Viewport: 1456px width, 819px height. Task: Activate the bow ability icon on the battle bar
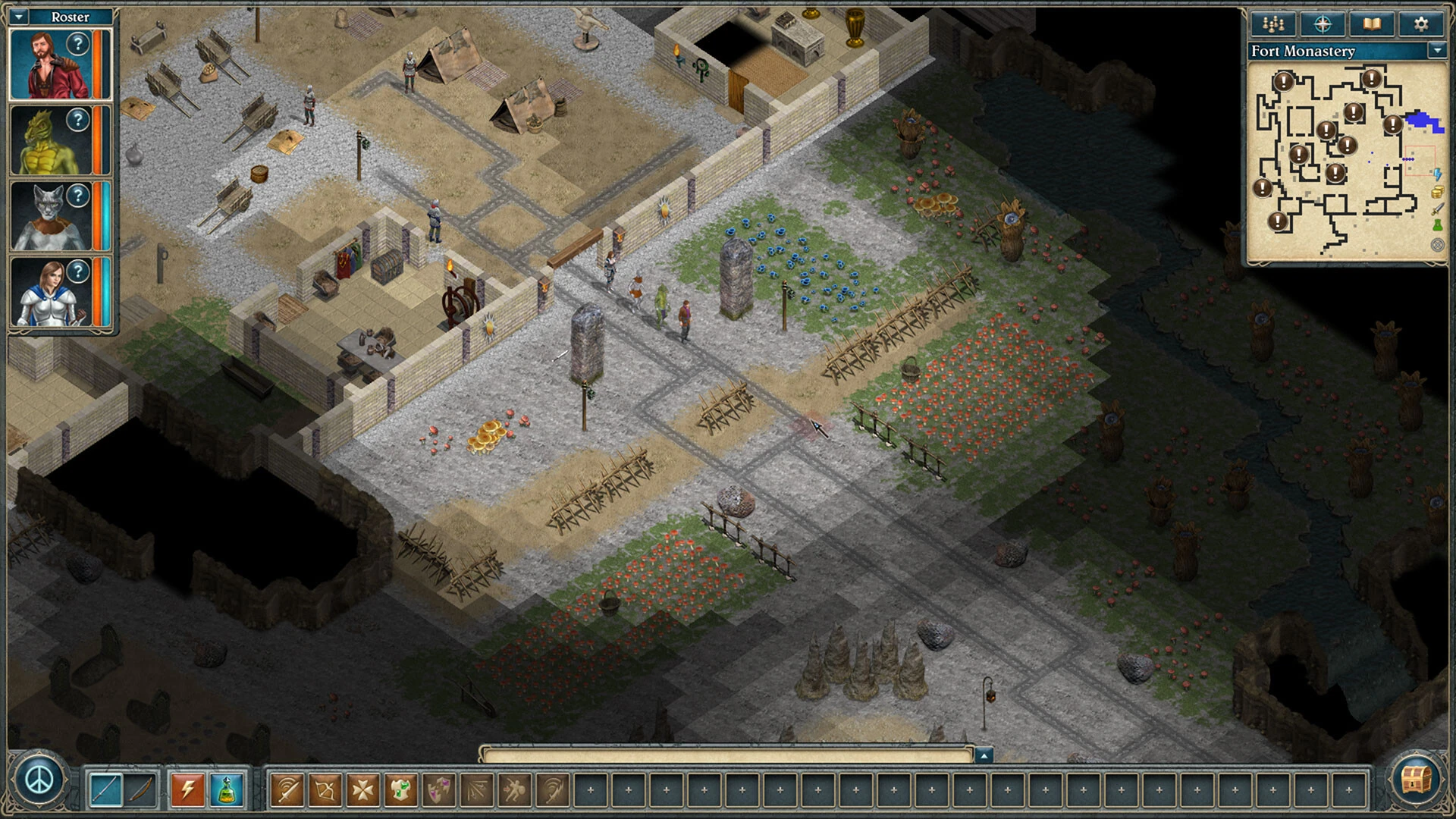(x=325, y=789)
